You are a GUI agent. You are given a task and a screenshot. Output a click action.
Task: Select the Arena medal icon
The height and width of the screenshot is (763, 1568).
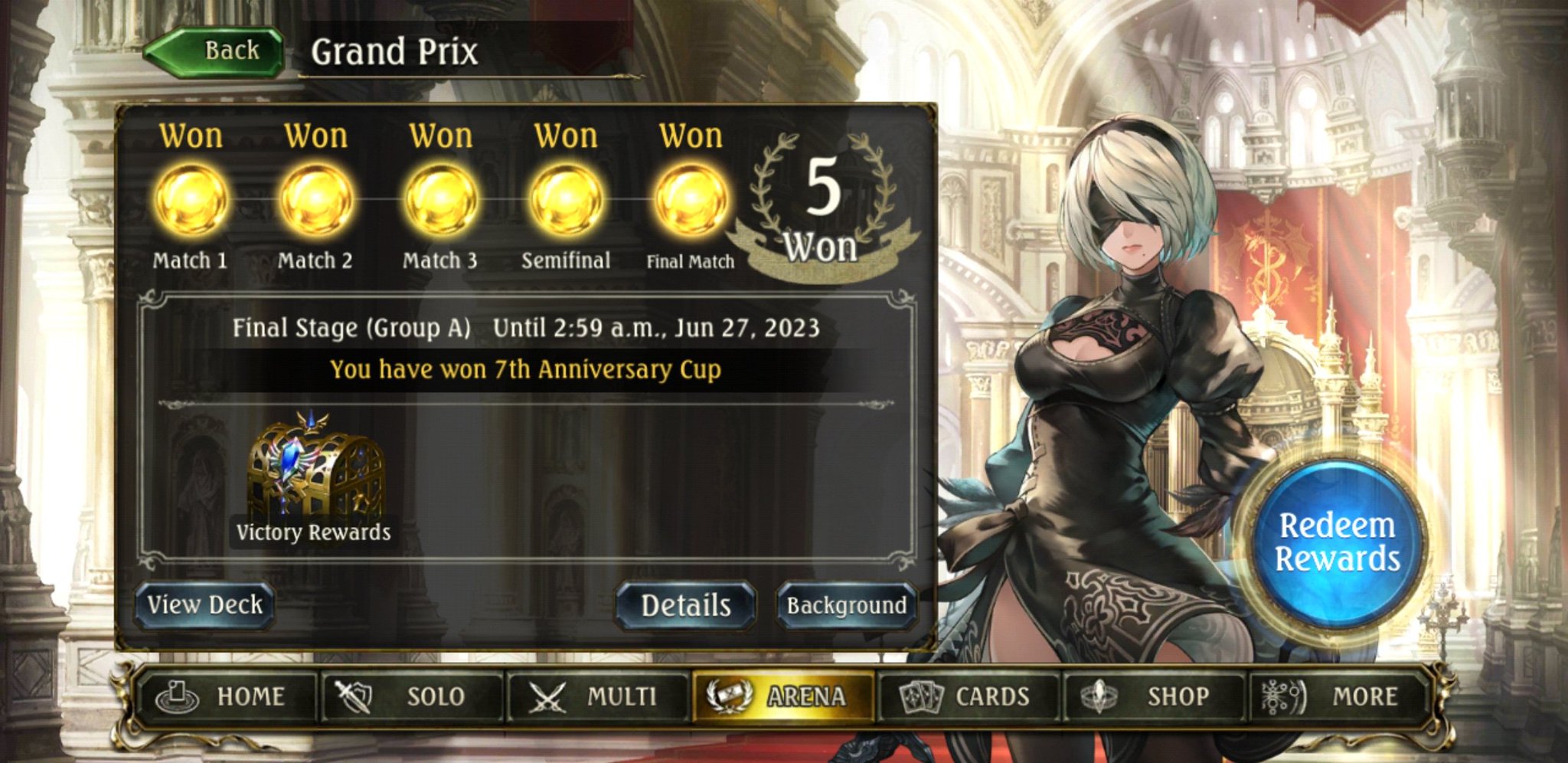point(730,696)
